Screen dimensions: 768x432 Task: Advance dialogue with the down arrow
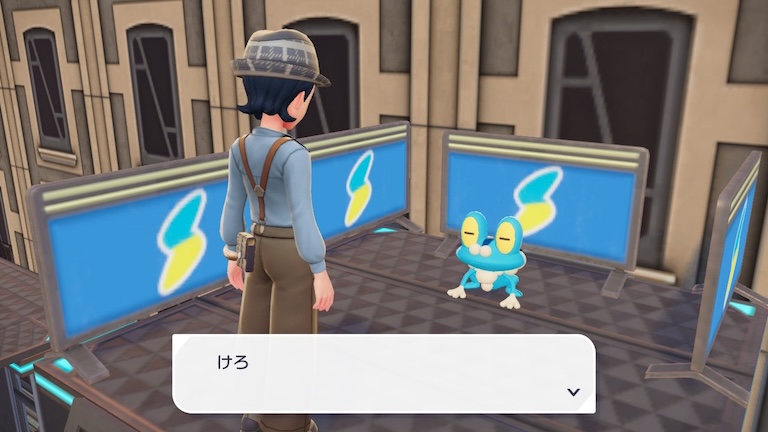(573, 392)
